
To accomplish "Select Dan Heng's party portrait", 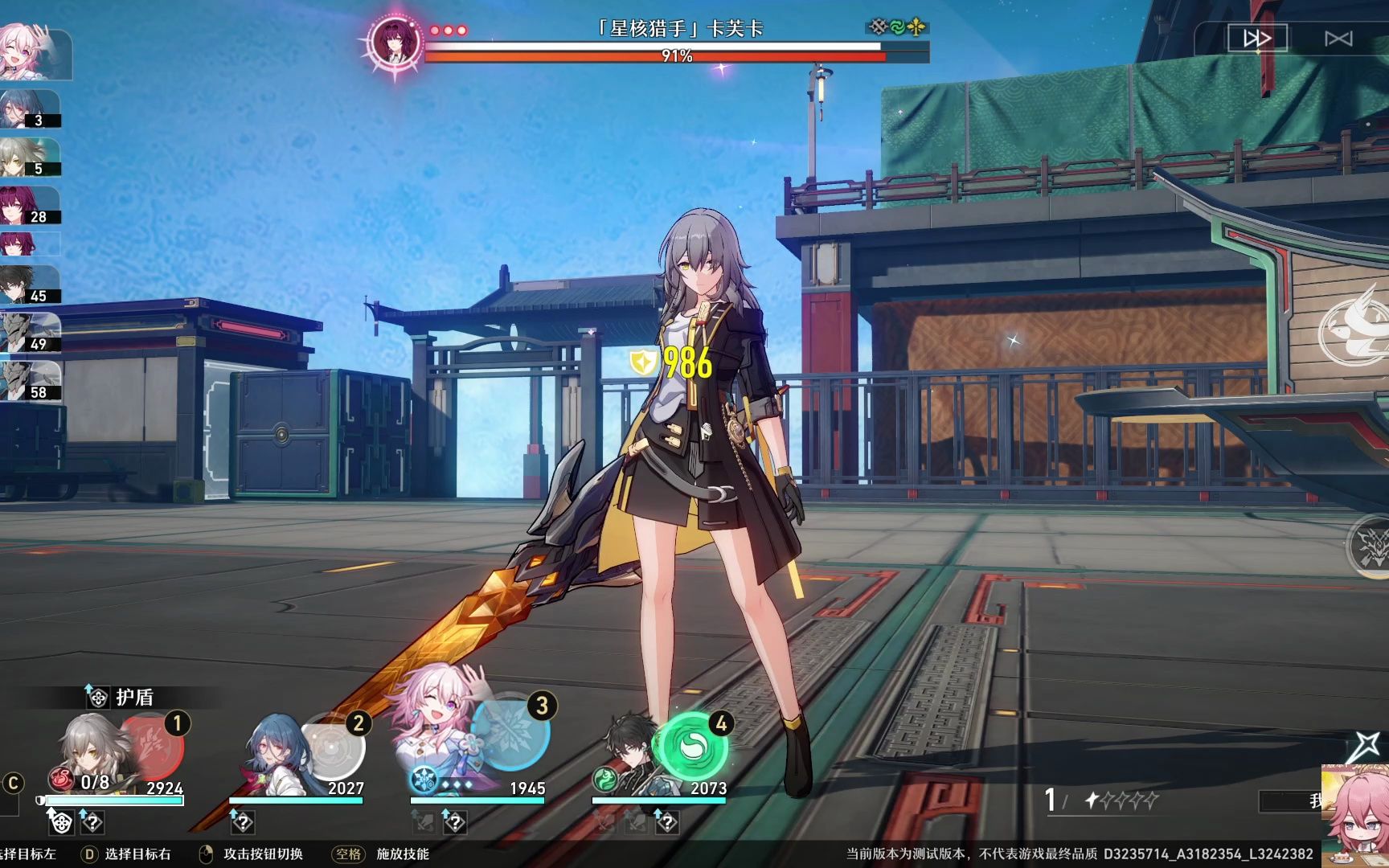I will click(x=631, y=751).
